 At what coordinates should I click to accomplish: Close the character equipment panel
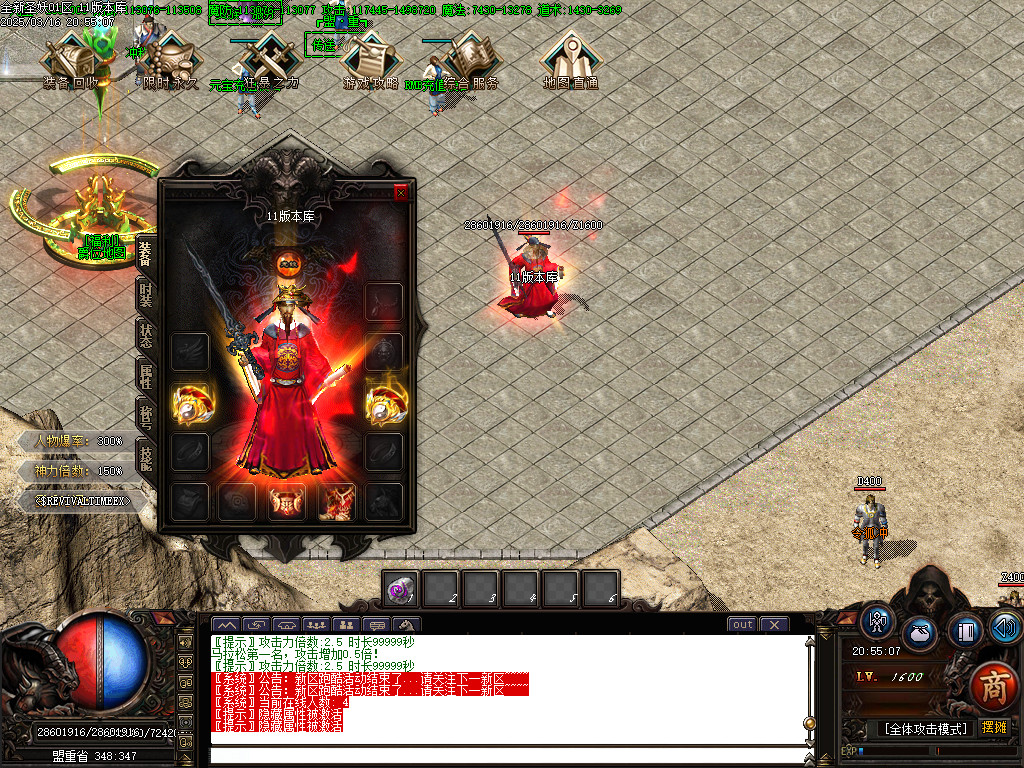[x=401, y=193]
